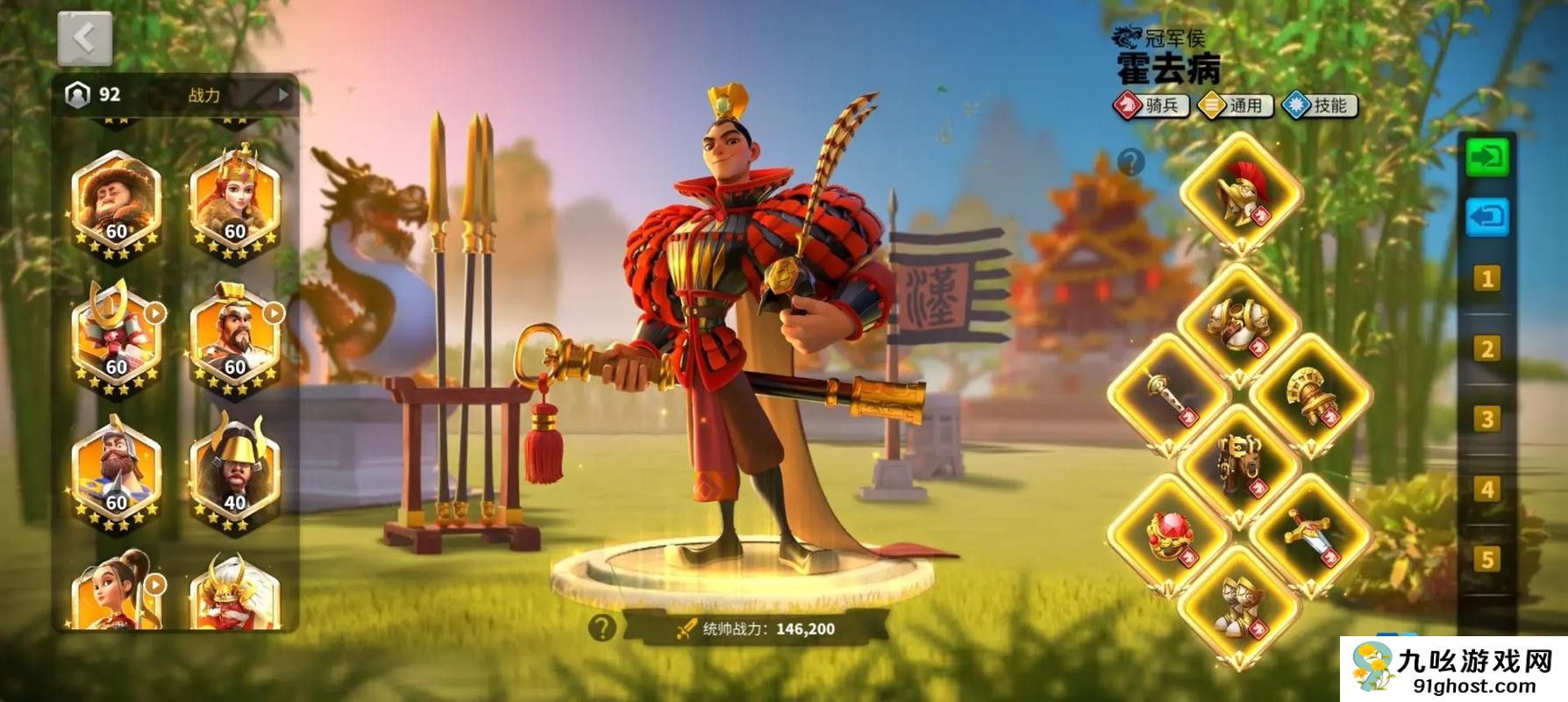Open the leggings equipment slot
The width and height of the screenshot is (1568, 702).
pos(1238,465)
